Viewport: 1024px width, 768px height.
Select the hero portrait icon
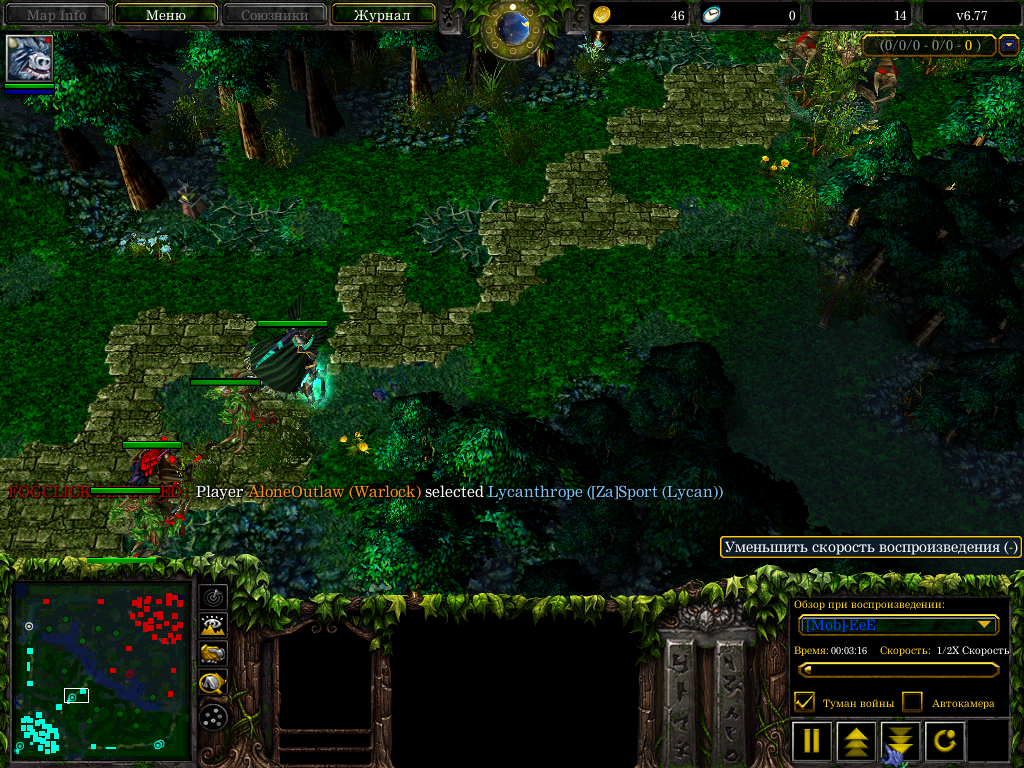pyautogui.click(x=29, y=59)
